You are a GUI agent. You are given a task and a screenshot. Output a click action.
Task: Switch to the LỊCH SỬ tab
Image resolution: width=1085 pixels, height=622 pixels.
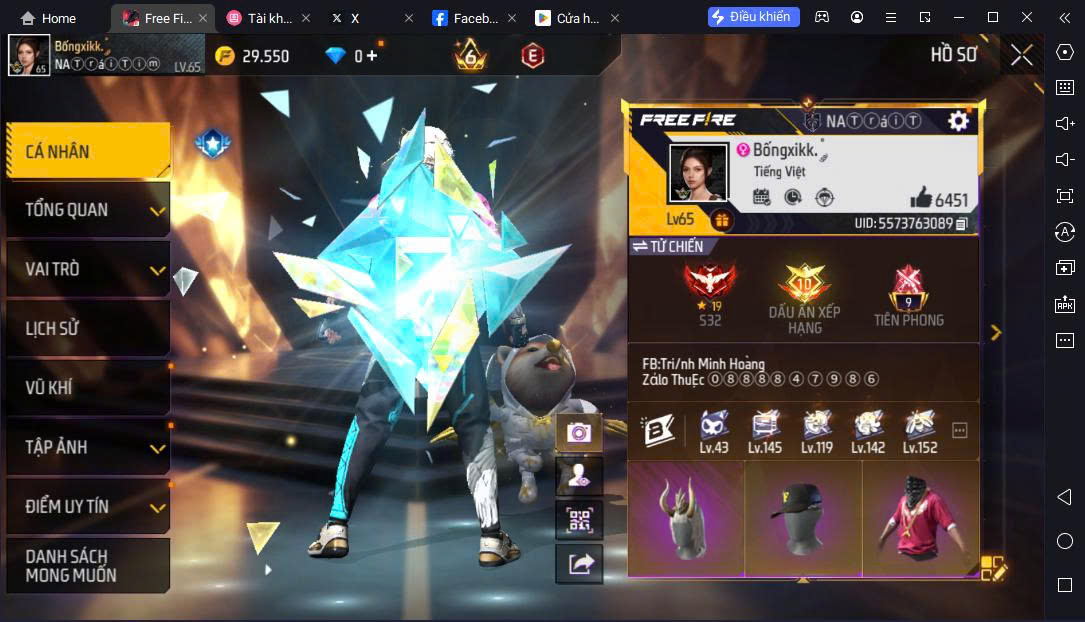click(87, 328)
